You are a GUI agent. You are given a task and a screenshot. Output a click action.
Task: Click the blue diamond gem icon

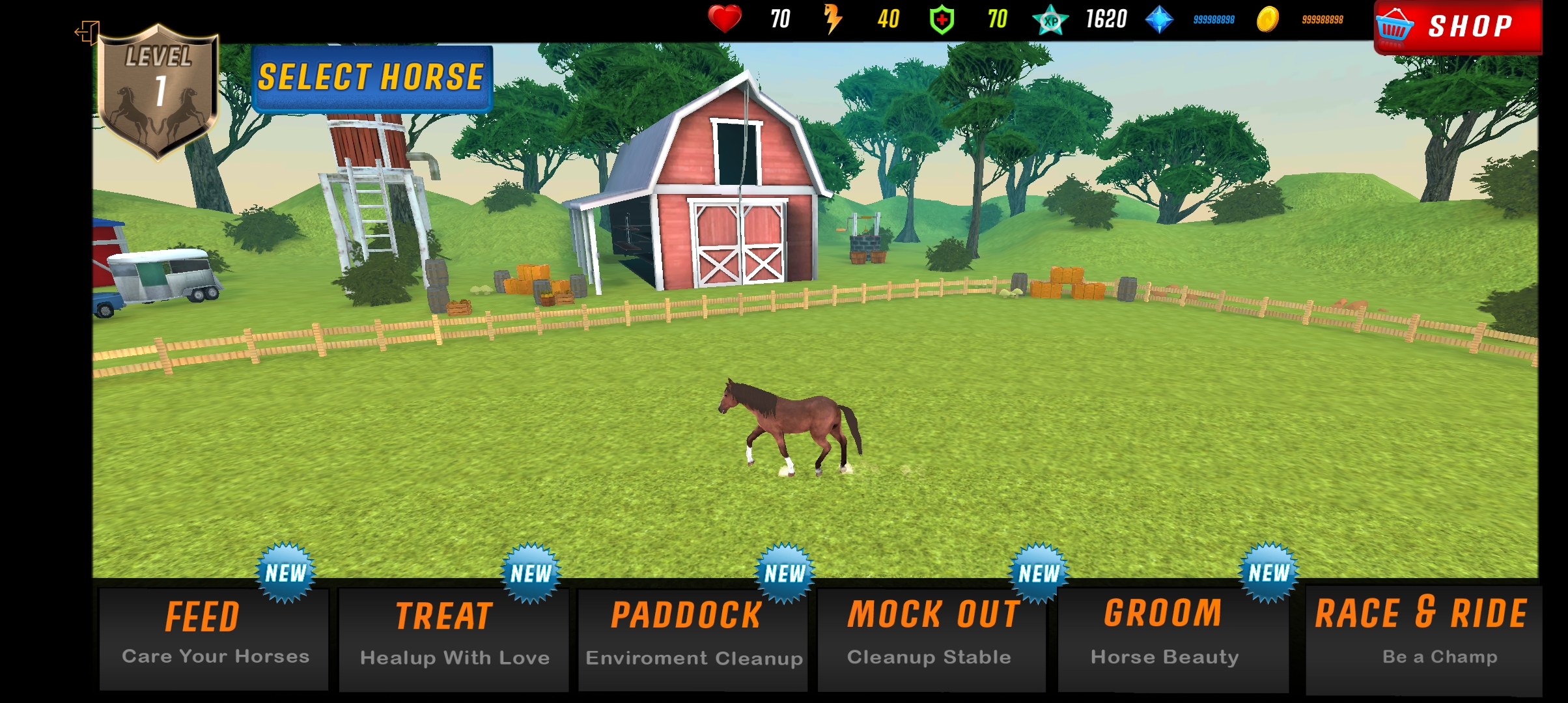point(1159,20)
